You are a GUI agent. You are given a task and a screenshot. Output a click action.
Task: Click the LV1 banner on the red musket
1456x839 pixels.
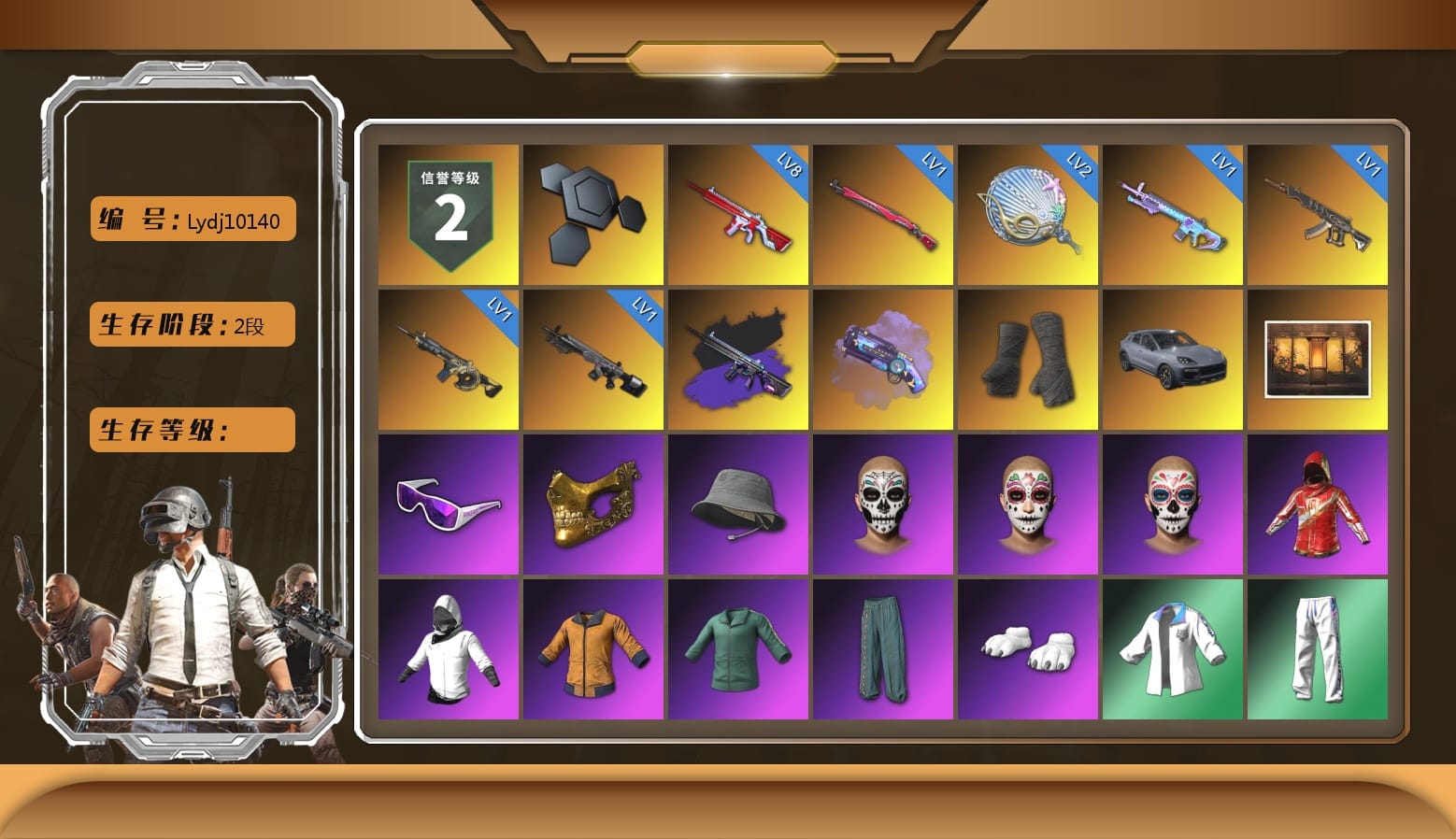click(935, 164)
